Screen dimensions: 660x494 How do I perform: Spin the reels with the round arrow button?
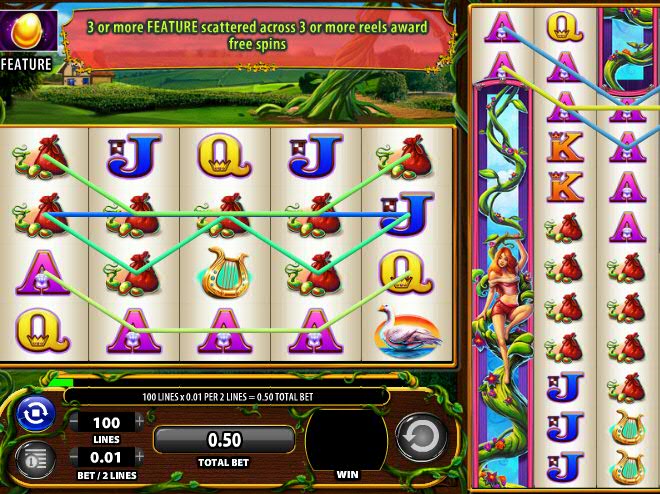click(x=419, y=438)
